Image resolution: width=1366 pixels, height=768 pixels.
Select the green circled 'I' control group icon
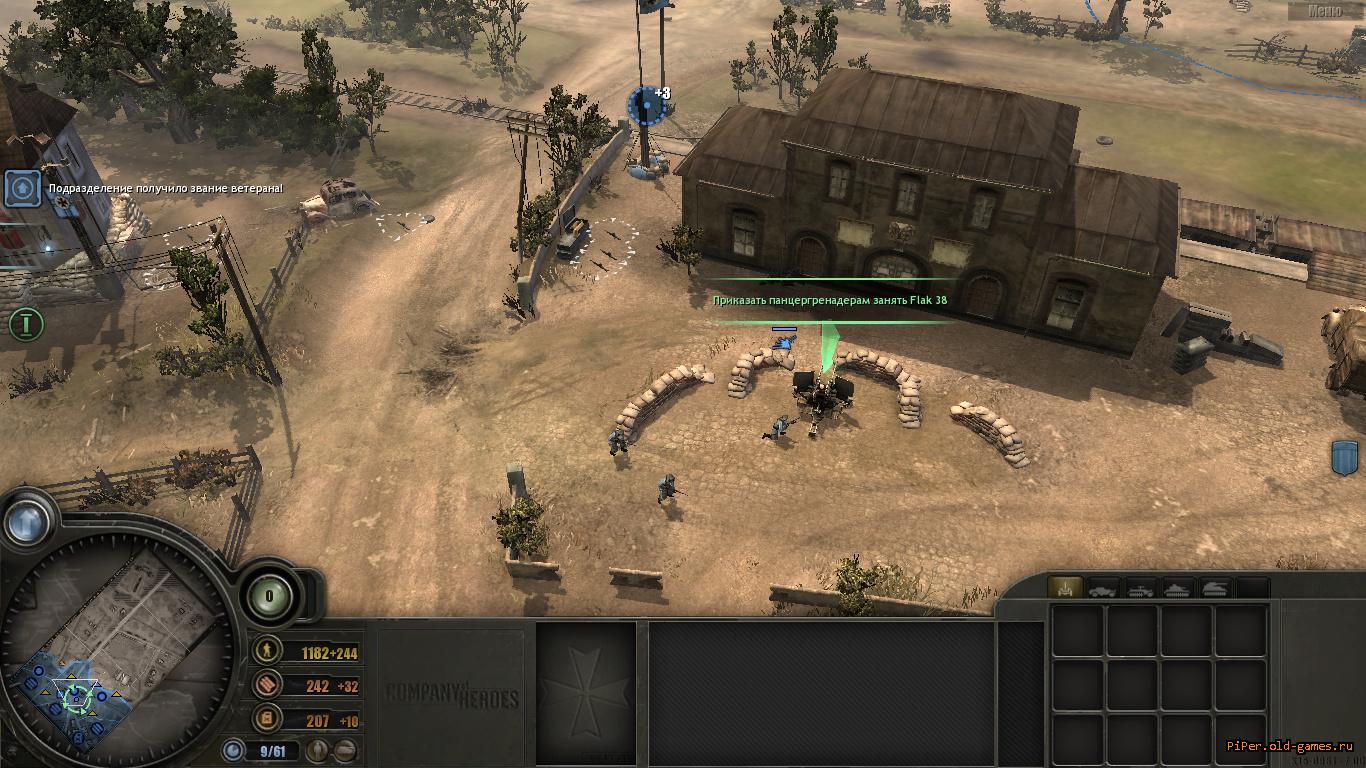pyautogui.click(x=27, y=324)
